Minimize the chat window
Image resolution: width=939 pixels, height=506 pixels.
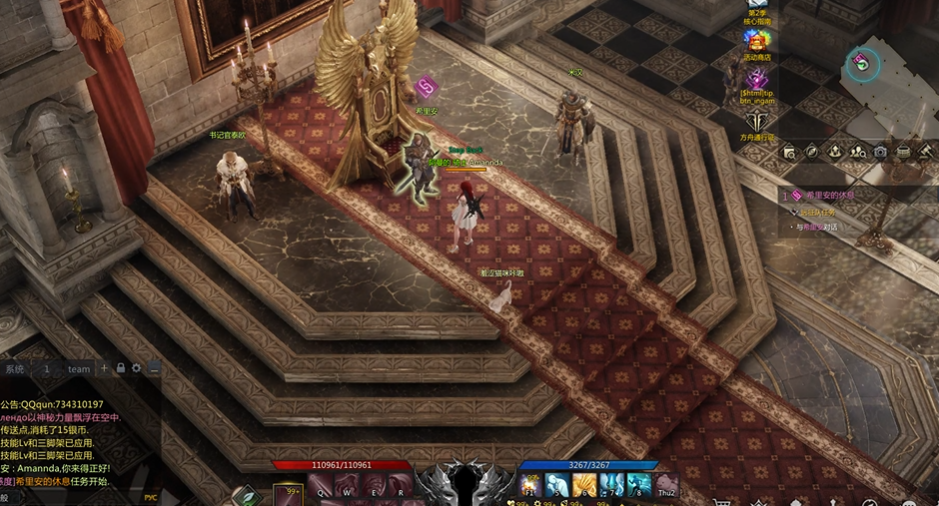click(x=153, y=368)
